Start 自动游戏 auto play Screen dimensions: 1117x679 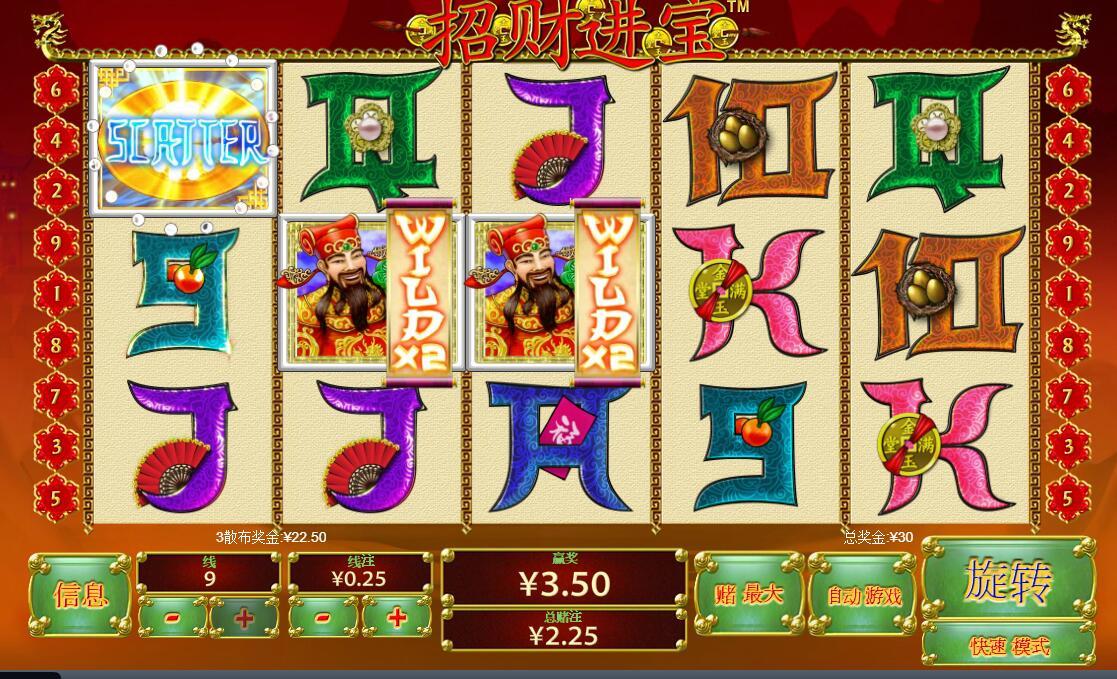pos(864,596)
